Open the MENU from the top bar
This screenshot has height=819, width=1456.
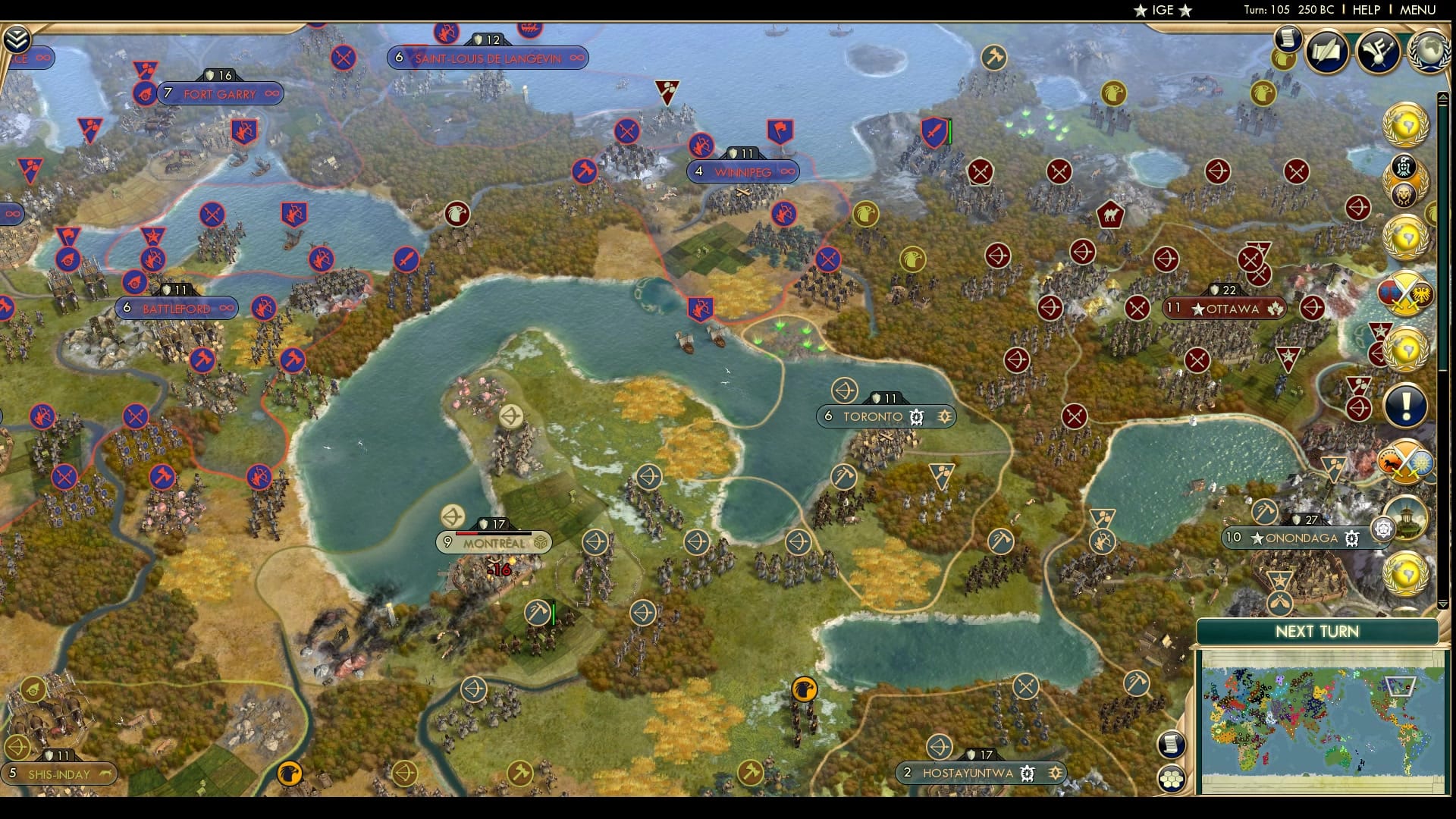coord(1419,11)
